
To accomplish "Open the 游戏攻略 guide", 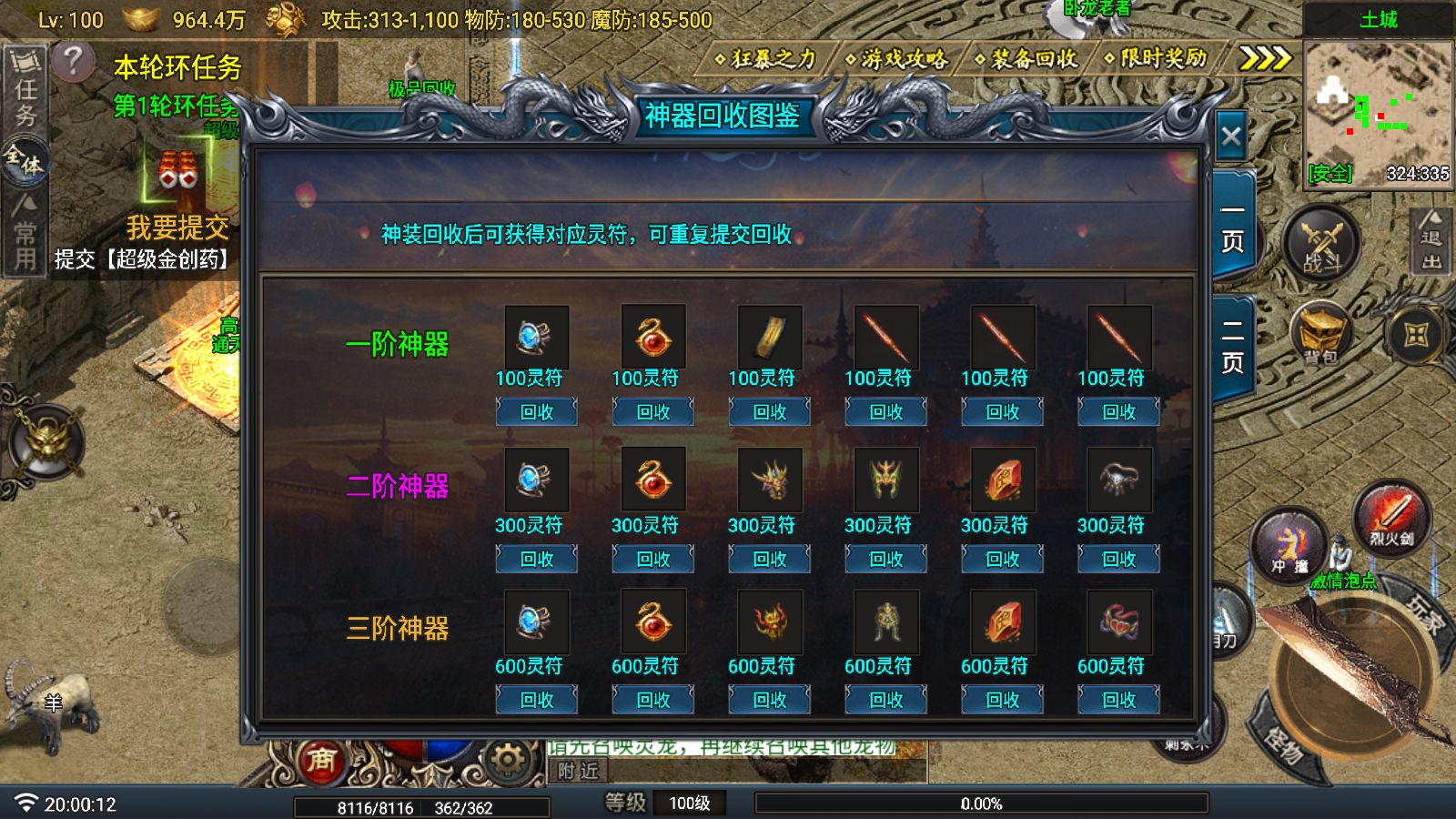I will point(896,59).
